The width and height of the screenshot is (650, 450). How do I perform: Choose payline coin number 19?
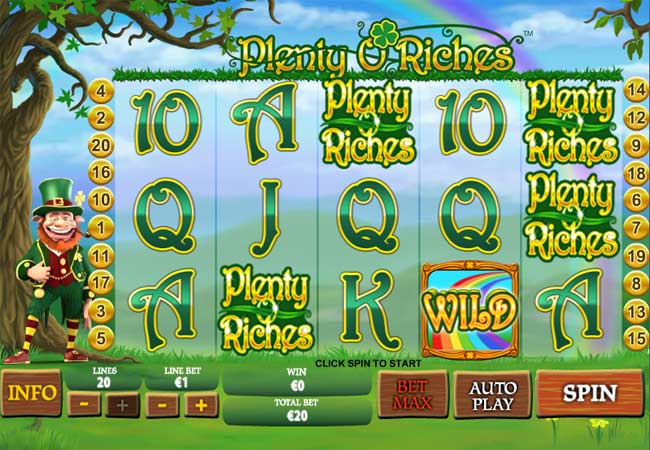tap(634, 256)
